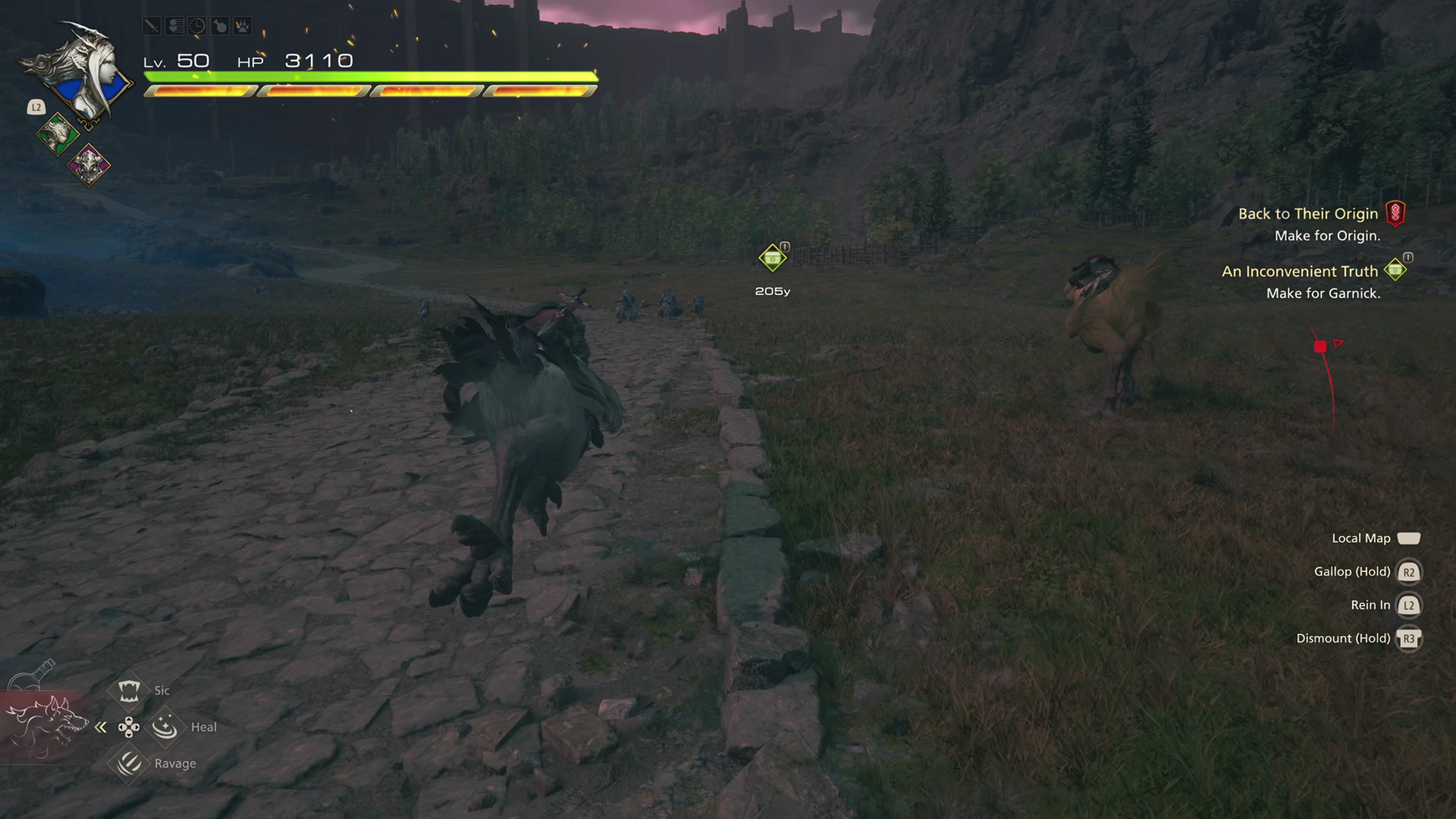Activate Torgal's Sic command
1456x819 pixels.
129,690
